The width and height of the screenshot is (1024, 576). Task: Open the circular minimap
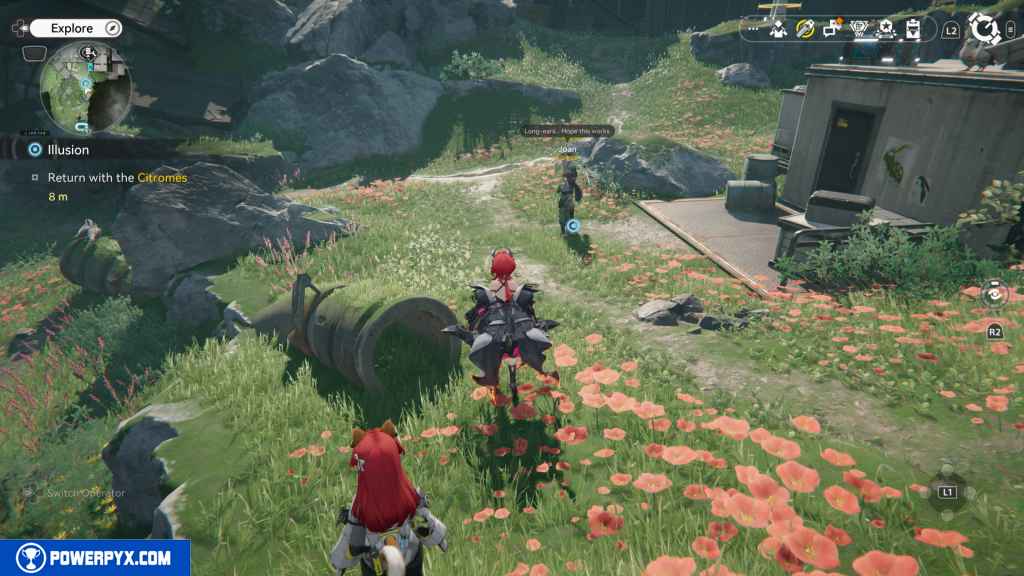[86, 90]
